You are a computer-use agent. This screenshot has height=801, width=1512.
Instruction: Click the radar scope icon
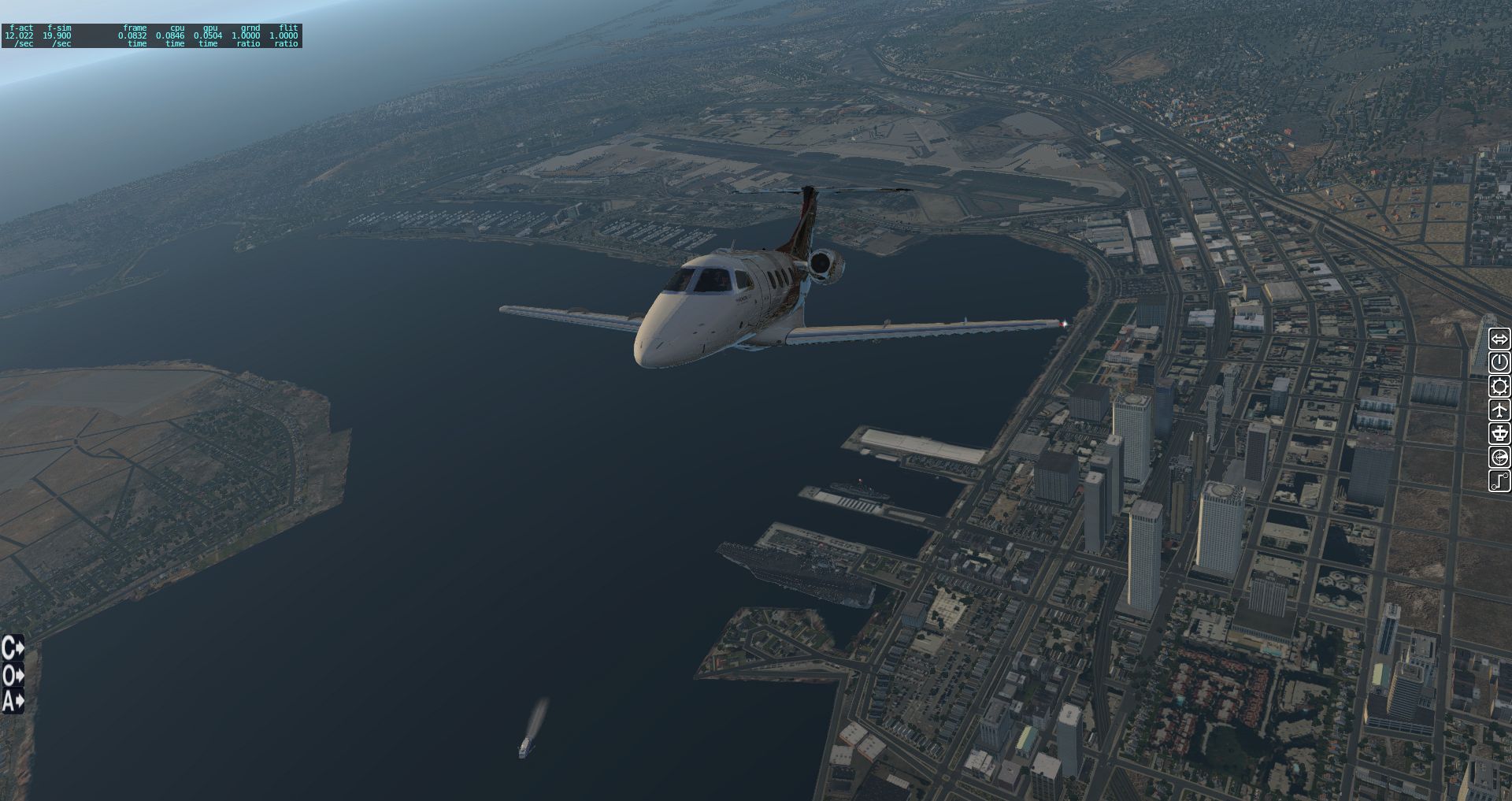[x=1499, y=457]
